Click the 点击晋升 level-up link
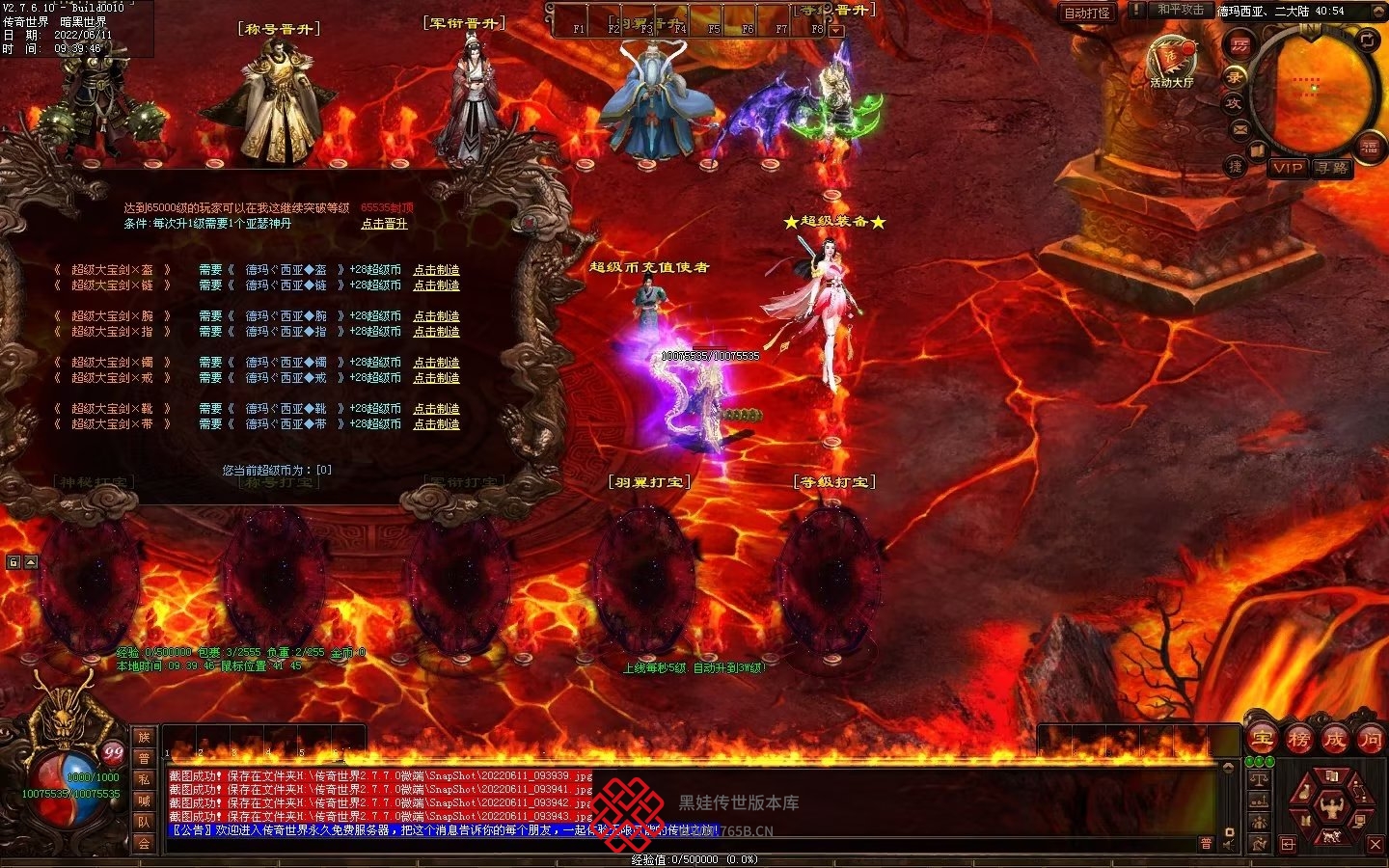This screenshot has height=868, width=1389. point(384,224)
